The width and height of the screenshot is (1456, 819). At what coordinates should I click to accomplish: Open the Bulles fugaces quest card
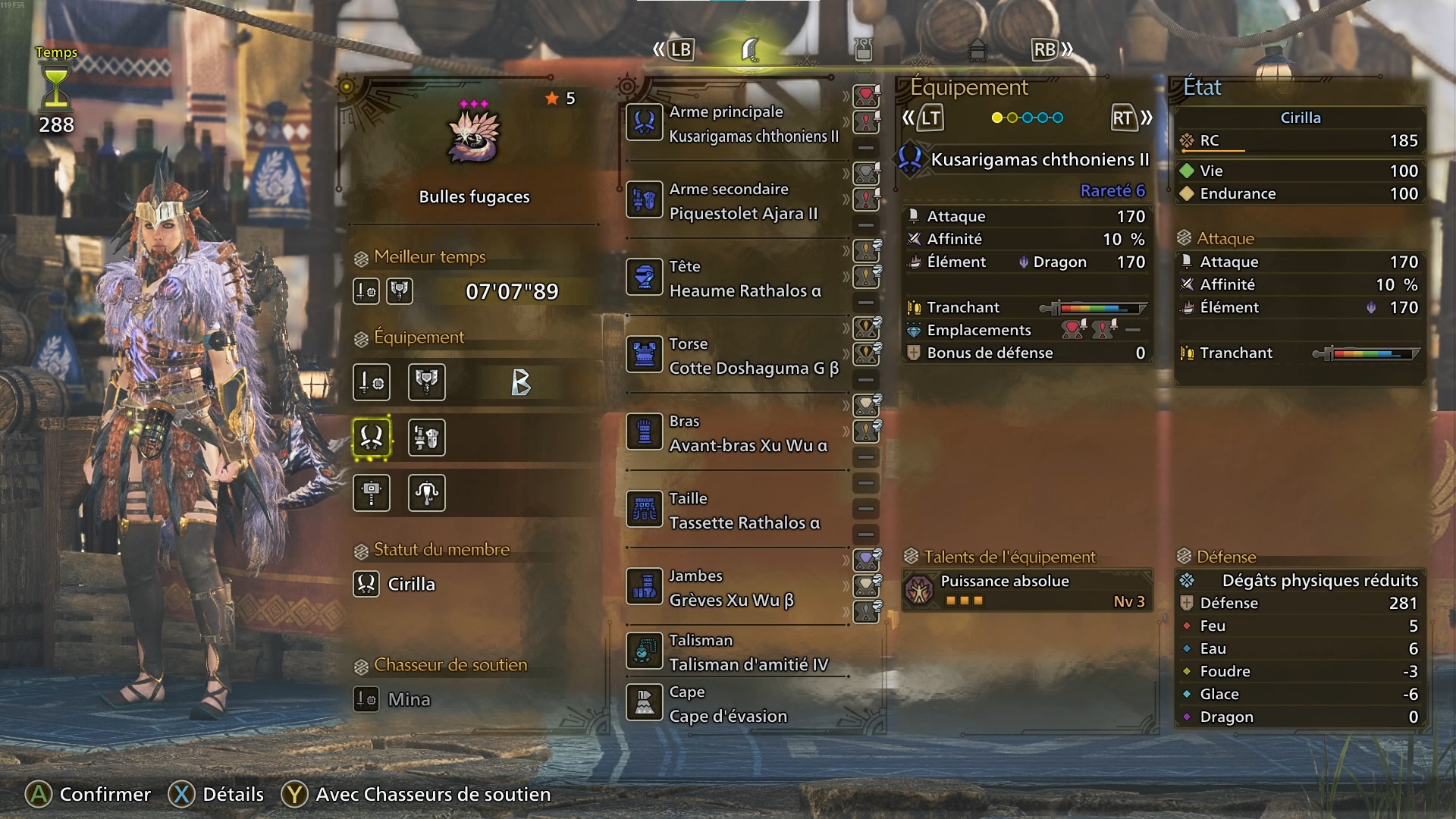click(x=474, y=152)
